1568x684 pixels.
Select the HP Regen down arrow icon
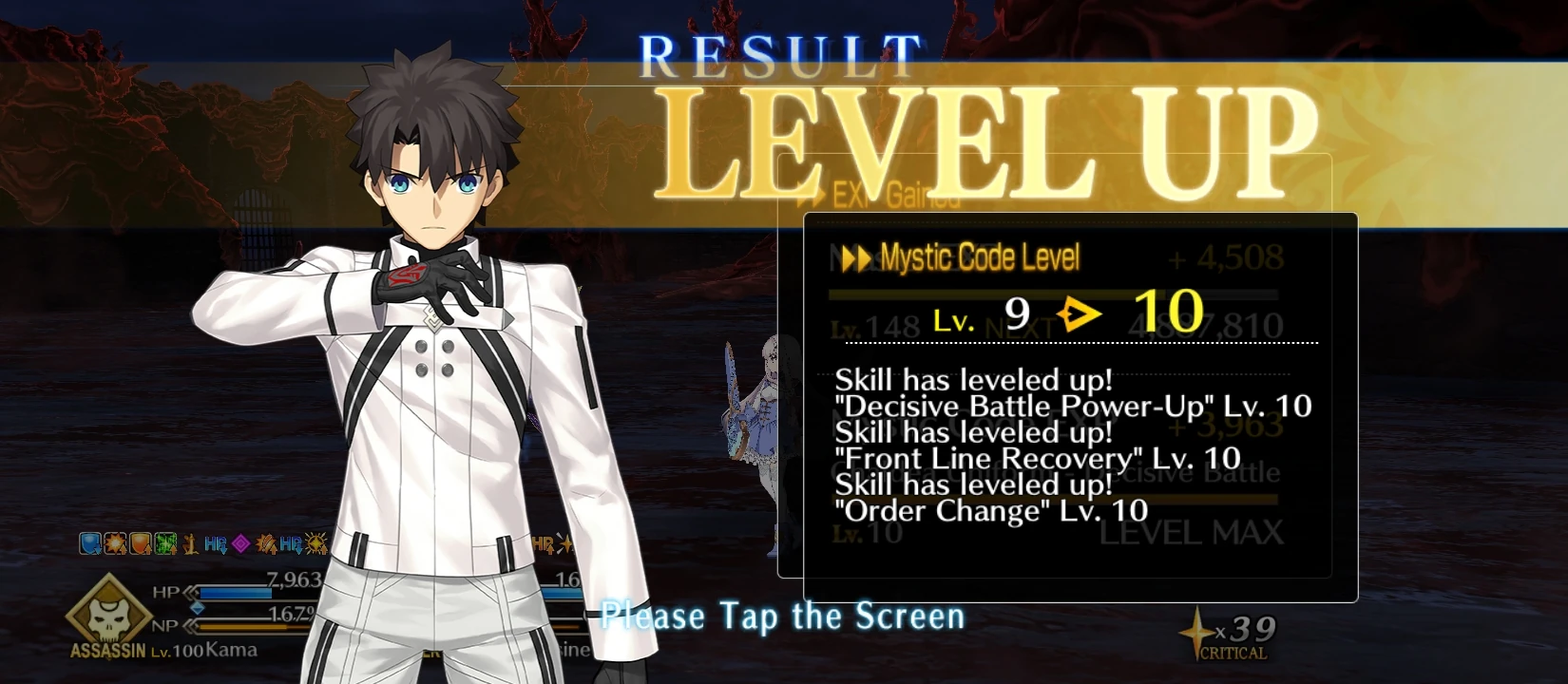215,542
